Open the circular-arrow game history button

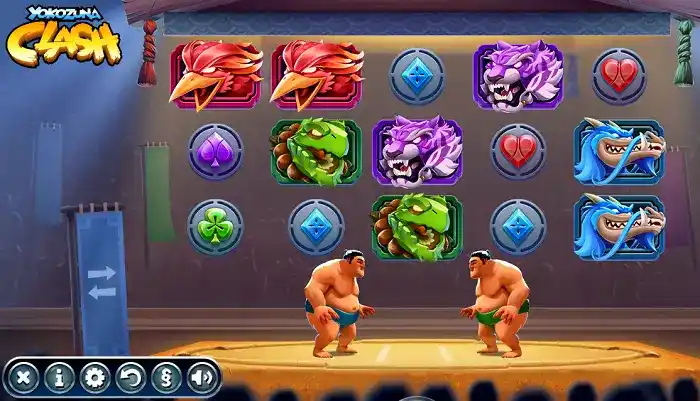pyautogui.click(x=131, y=377)
